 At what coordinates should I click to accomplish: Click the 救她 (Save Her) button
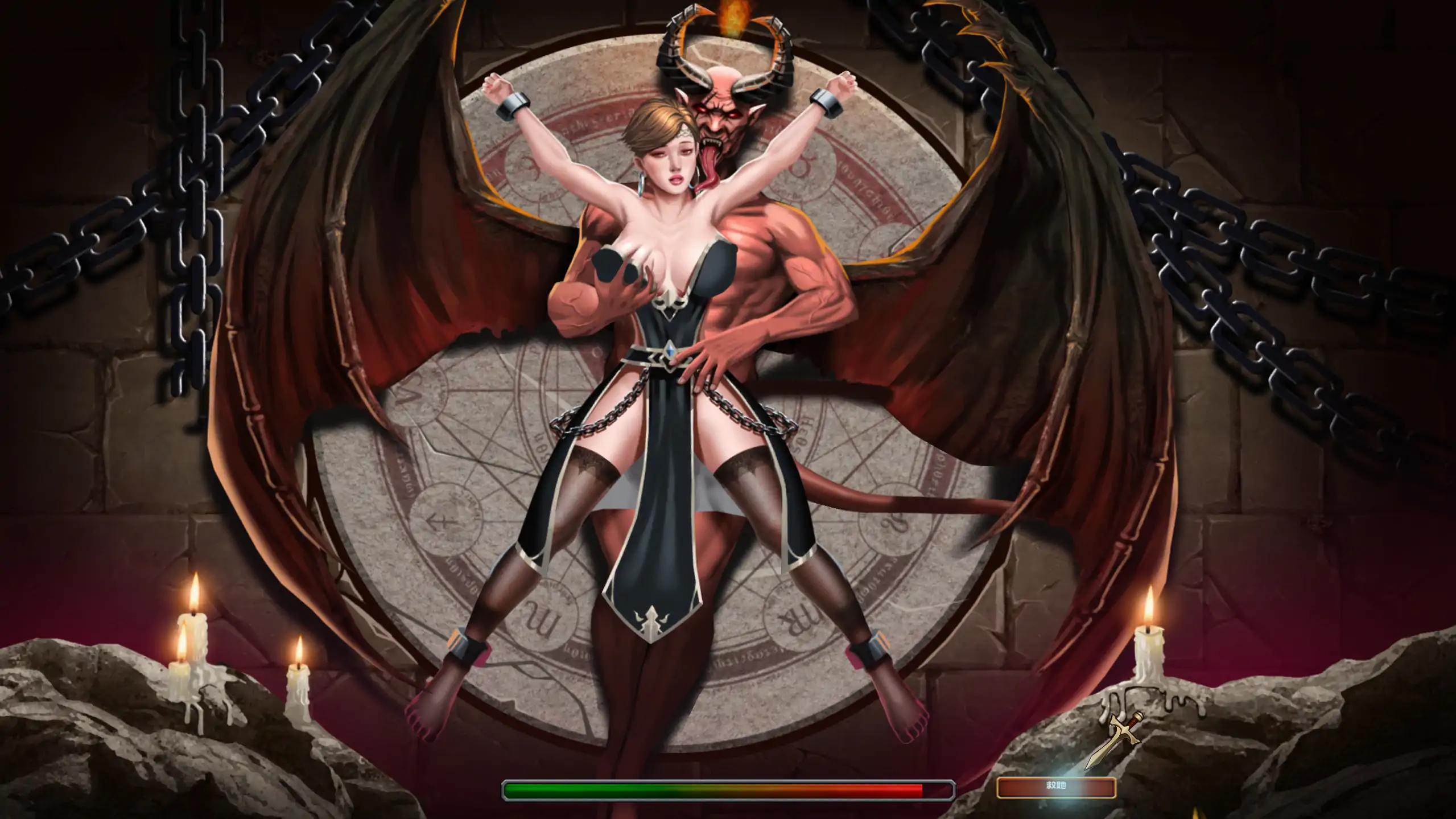(1056, 787)
